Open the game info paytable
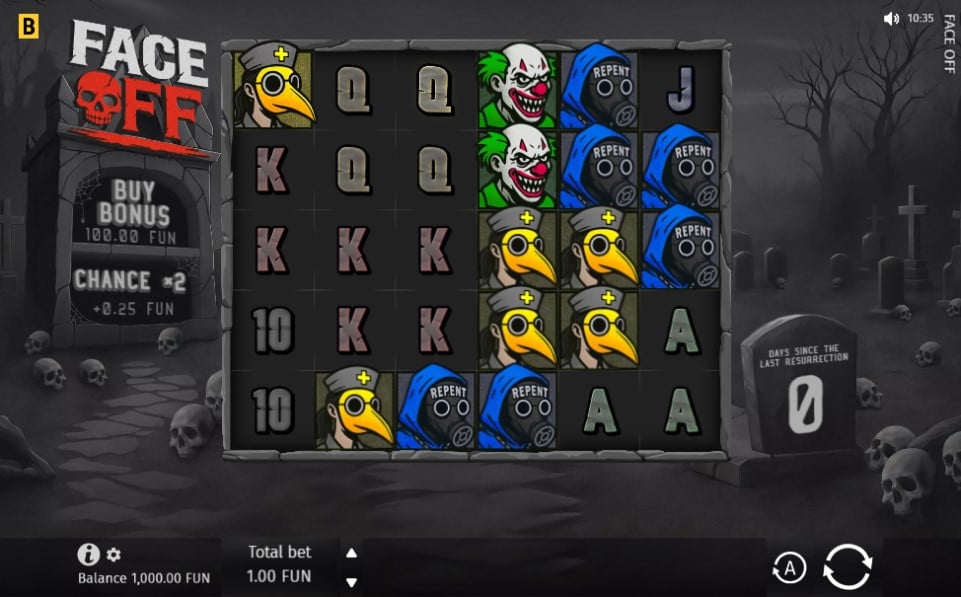Image resolution: width=961 pixels, height=597 pixels. coord(89,555)
